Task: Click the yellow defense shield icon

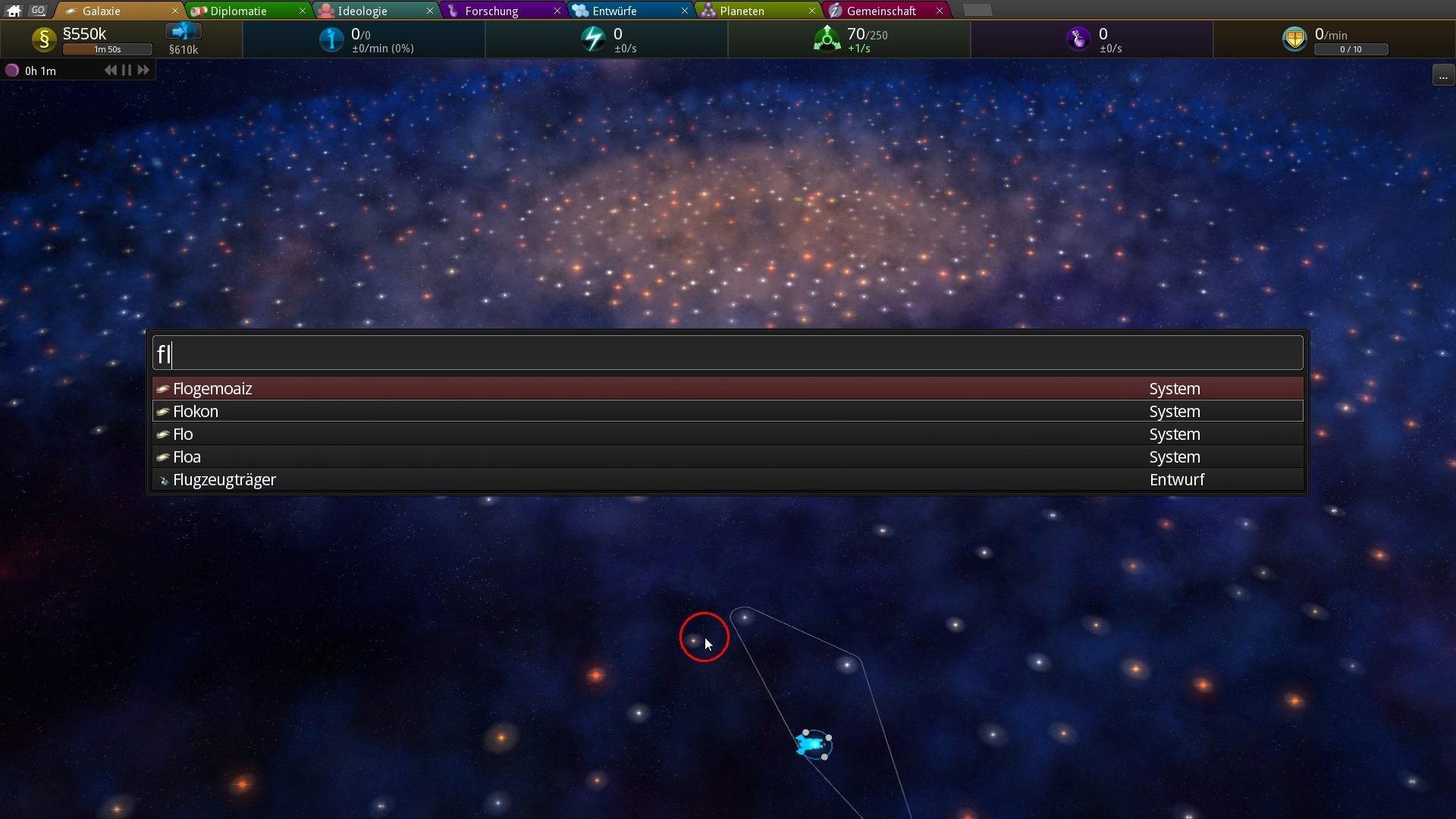Action: (x=1295, y=38)
